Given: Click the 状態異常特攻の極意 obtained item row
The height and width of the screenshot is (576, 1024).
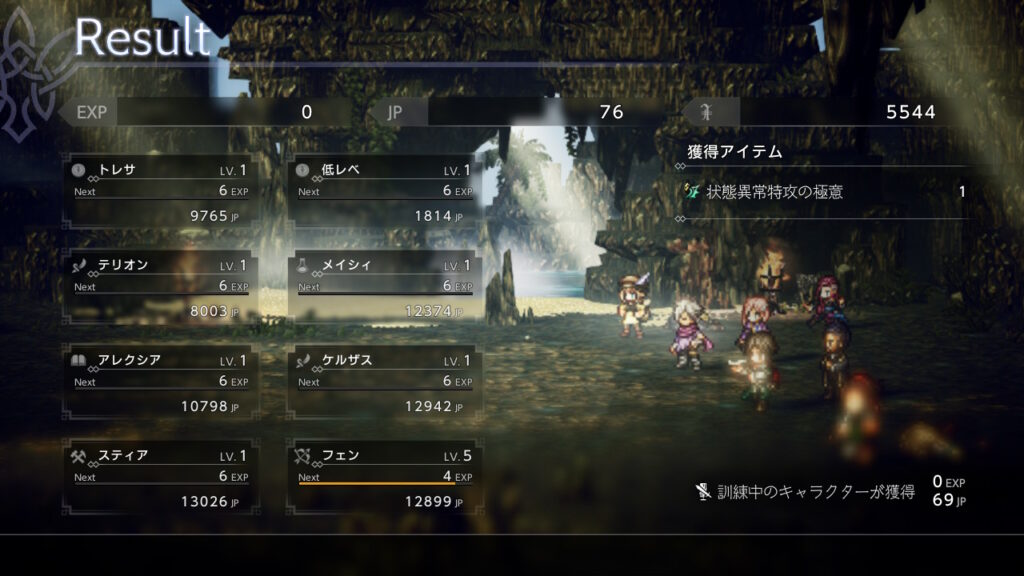Looking at the screenshot, I should pos(824,191).
